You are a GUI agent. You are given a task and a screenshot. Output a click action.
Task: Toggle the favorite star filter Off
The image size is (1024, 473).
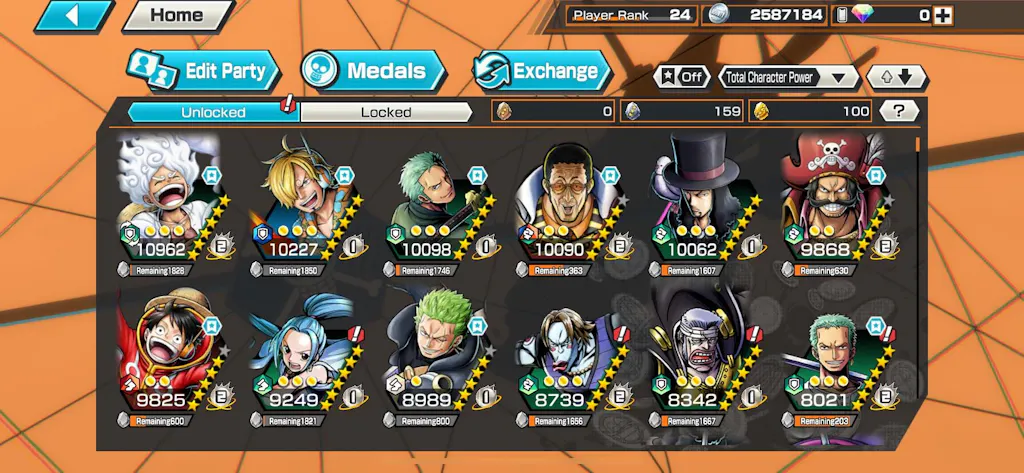click(x=681, y=77)
